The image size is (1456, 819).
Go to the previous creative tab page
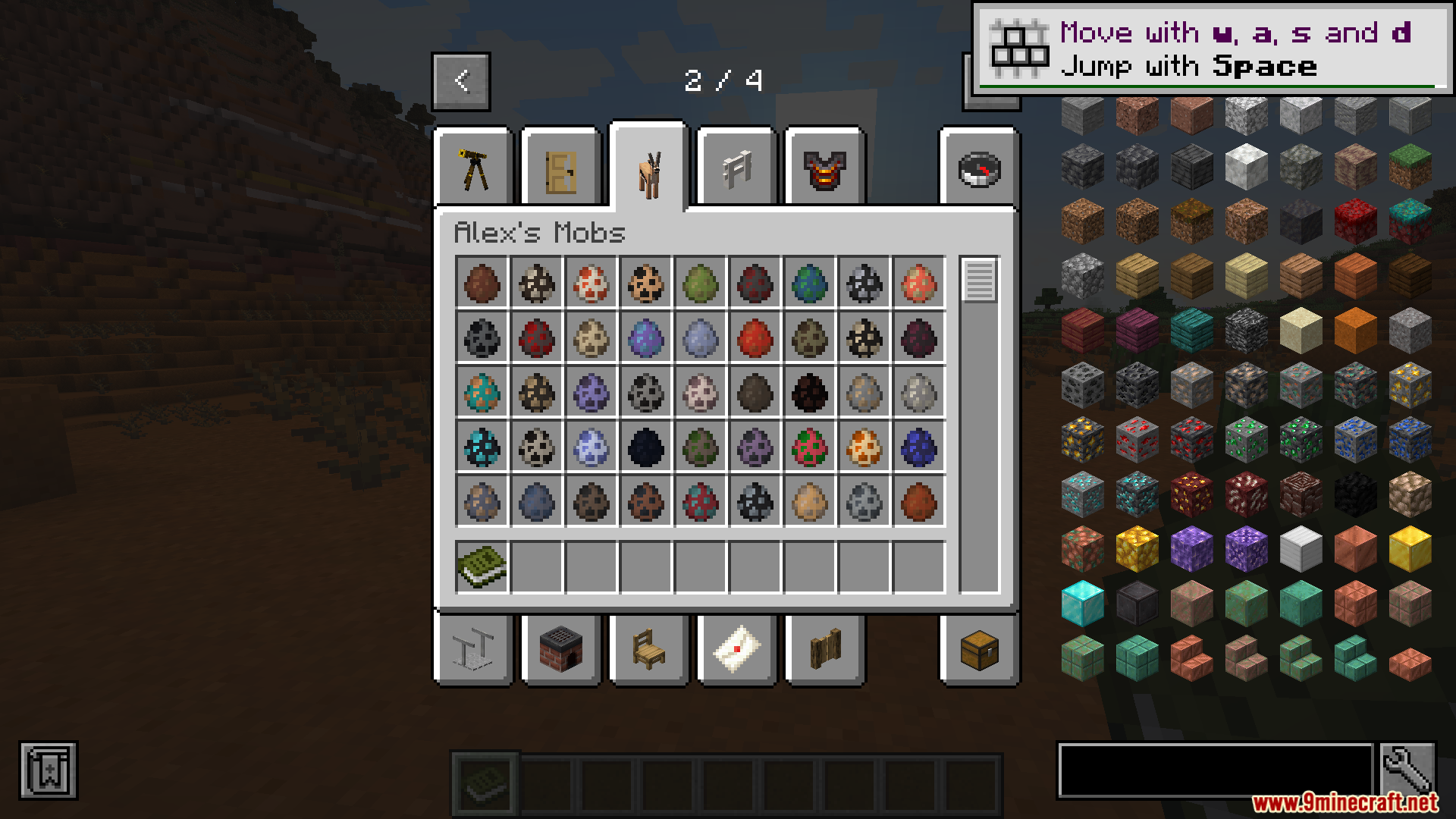(461, 81)
